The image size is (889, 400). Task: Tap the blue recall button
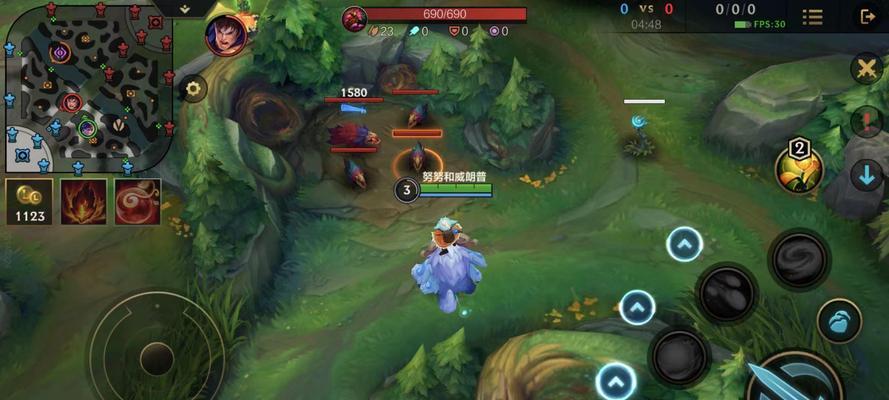click(839, 322)
